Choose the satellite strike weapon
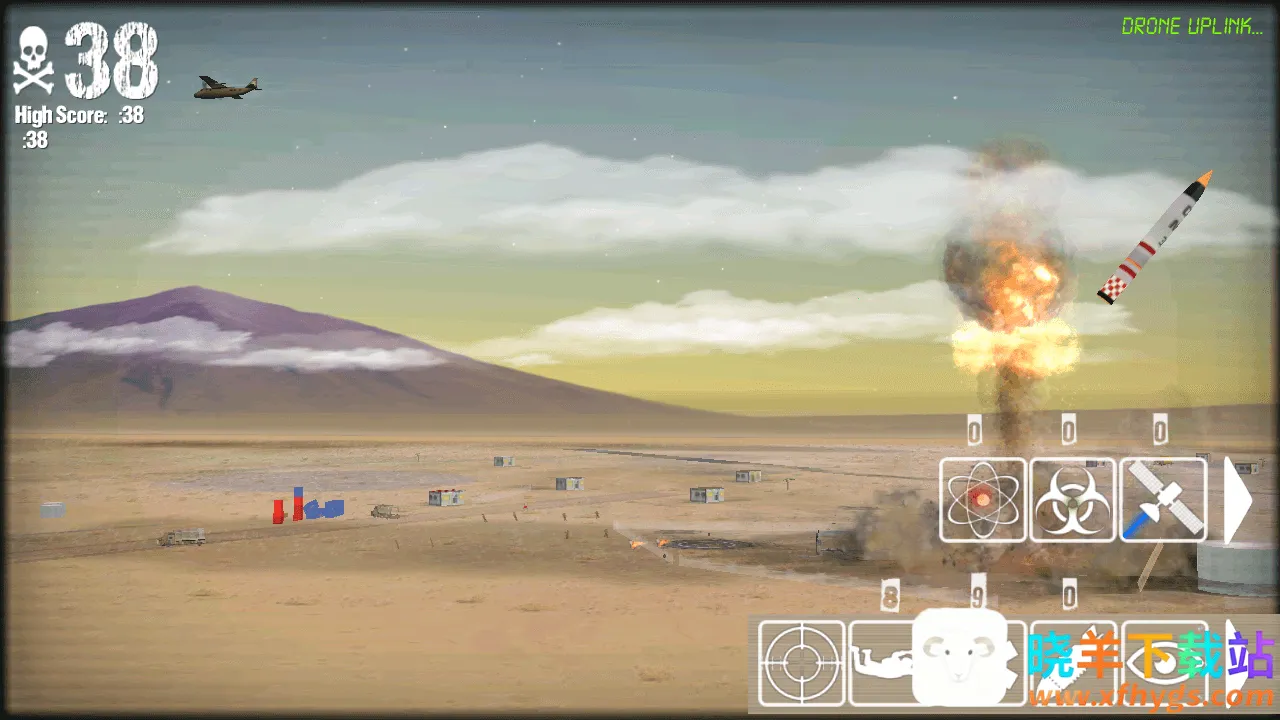1280x720 pixels. pyautogui.click(x=1163, y=500)
